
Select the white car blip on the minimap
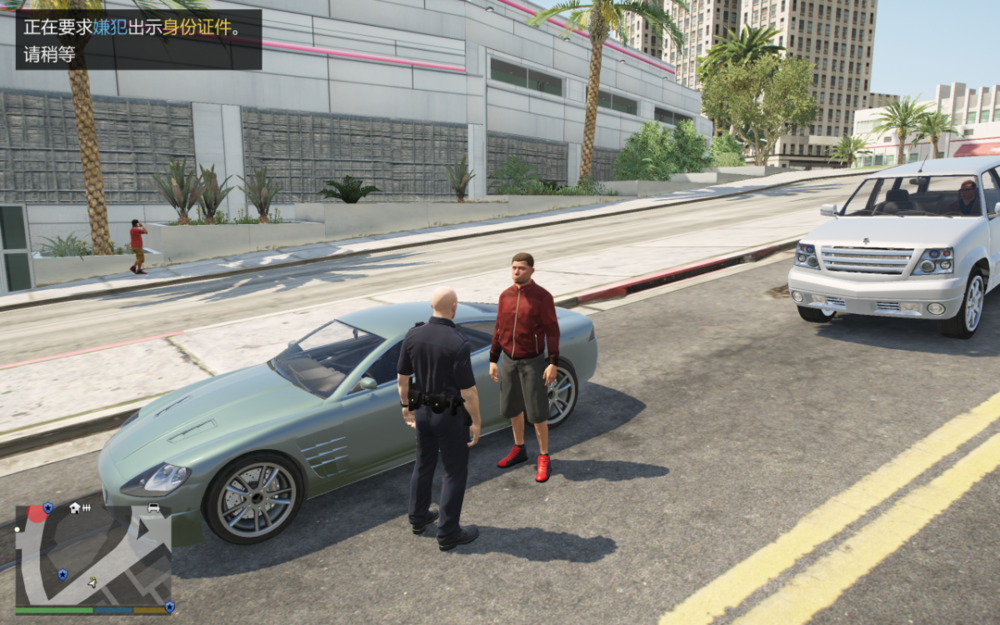tap(153, 508)
